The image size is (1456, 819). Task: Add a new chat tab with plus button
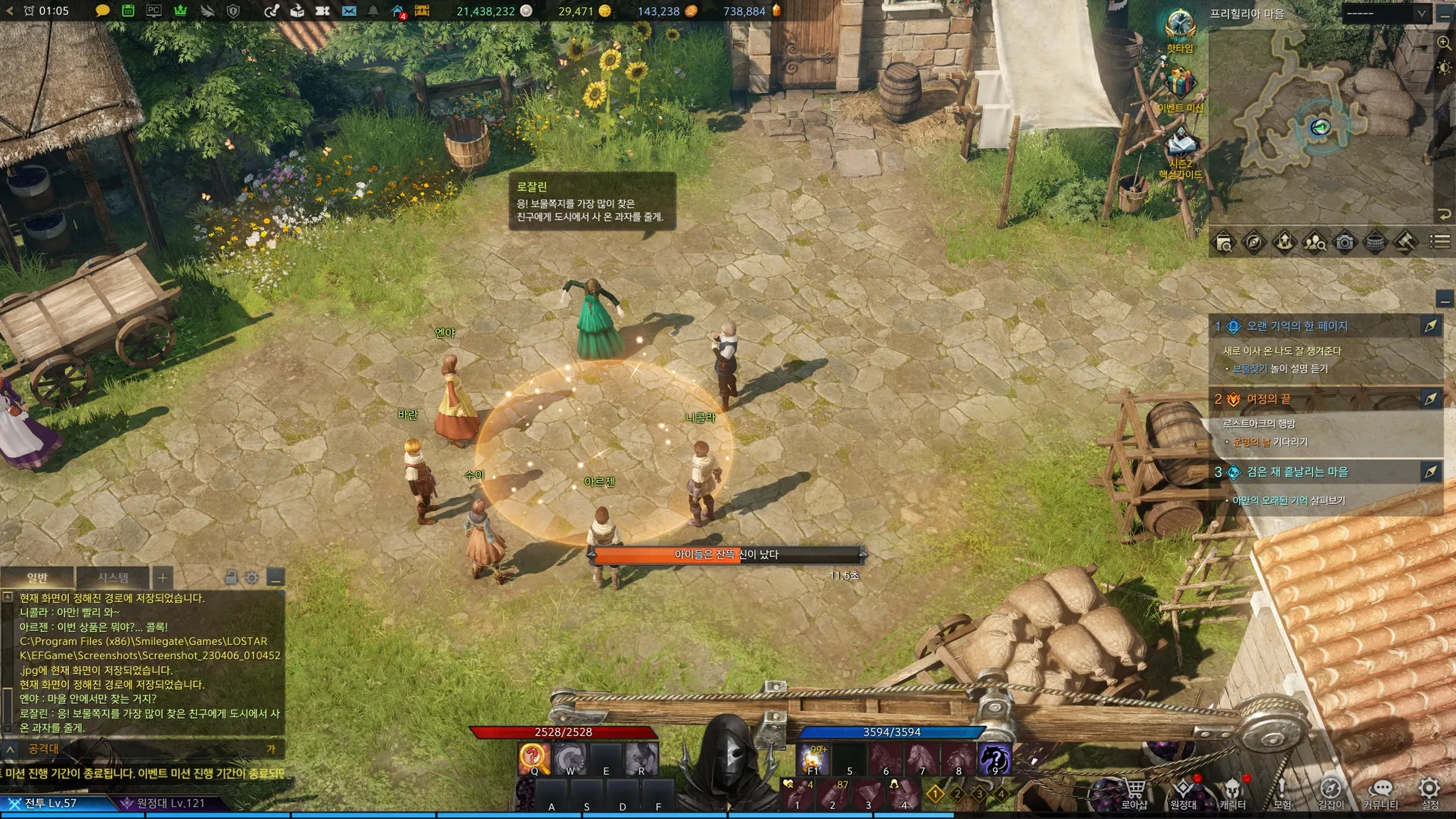[163, 578]
